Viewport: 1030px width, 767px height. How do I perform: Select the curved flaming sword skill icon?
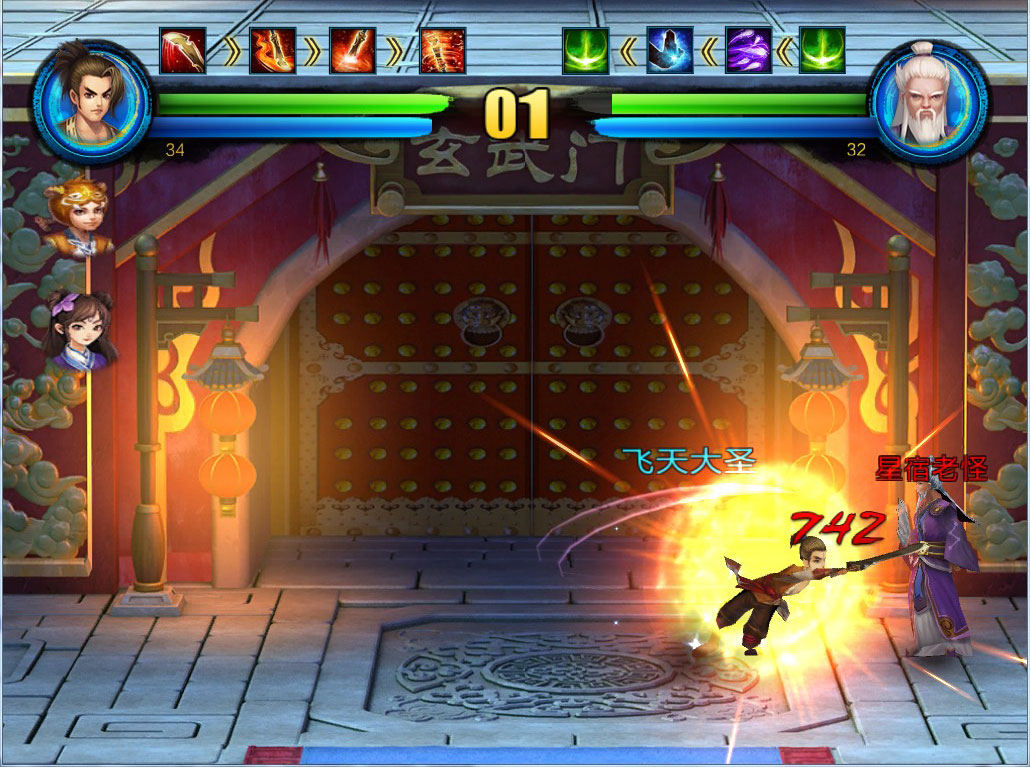click(x=272, y=51)
